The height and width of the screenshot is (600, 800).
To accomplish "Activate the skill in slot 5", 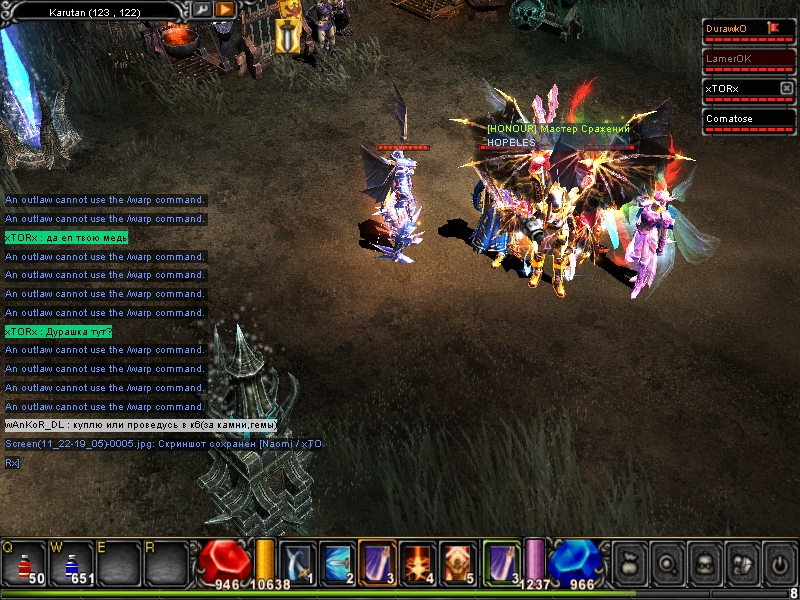I will (457, 562).
